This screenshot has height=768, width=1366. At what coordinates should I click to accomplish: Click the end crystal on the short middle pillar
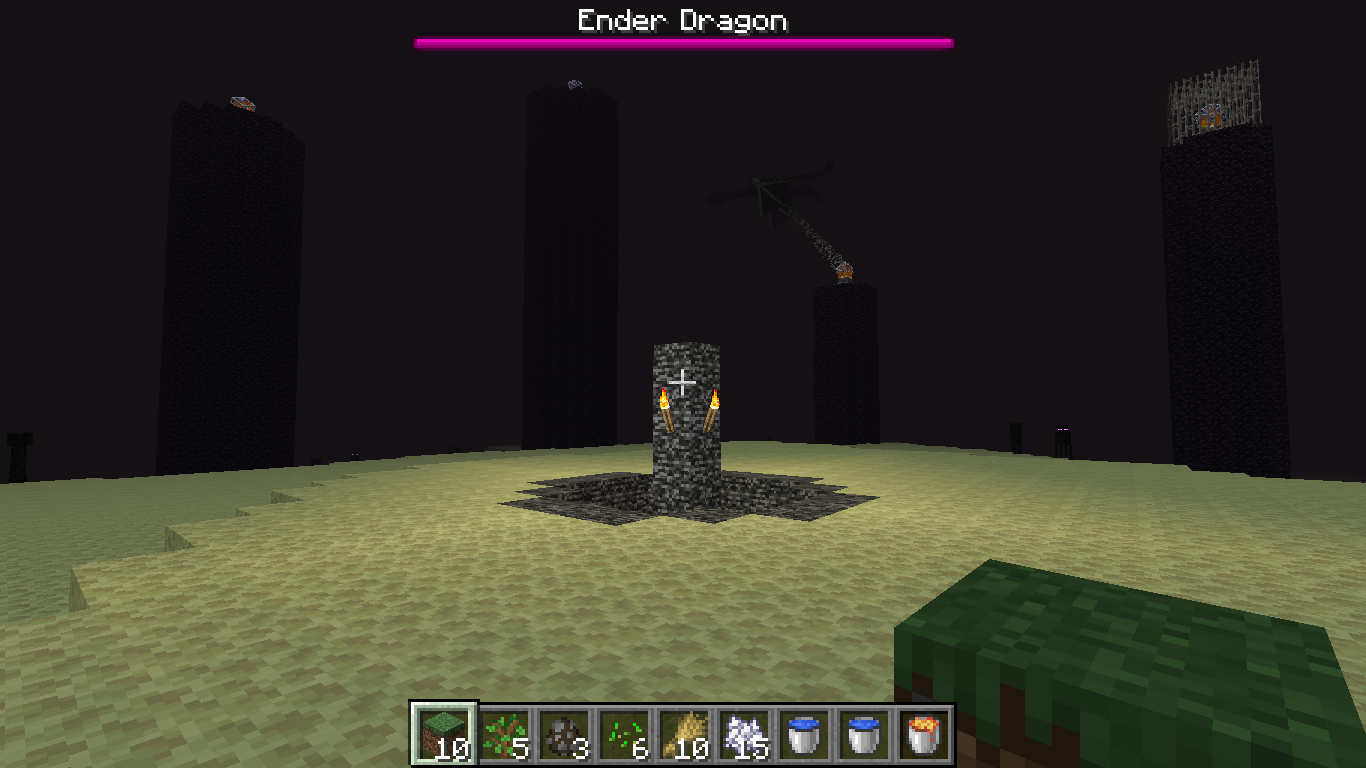click(x=843, y=272)
